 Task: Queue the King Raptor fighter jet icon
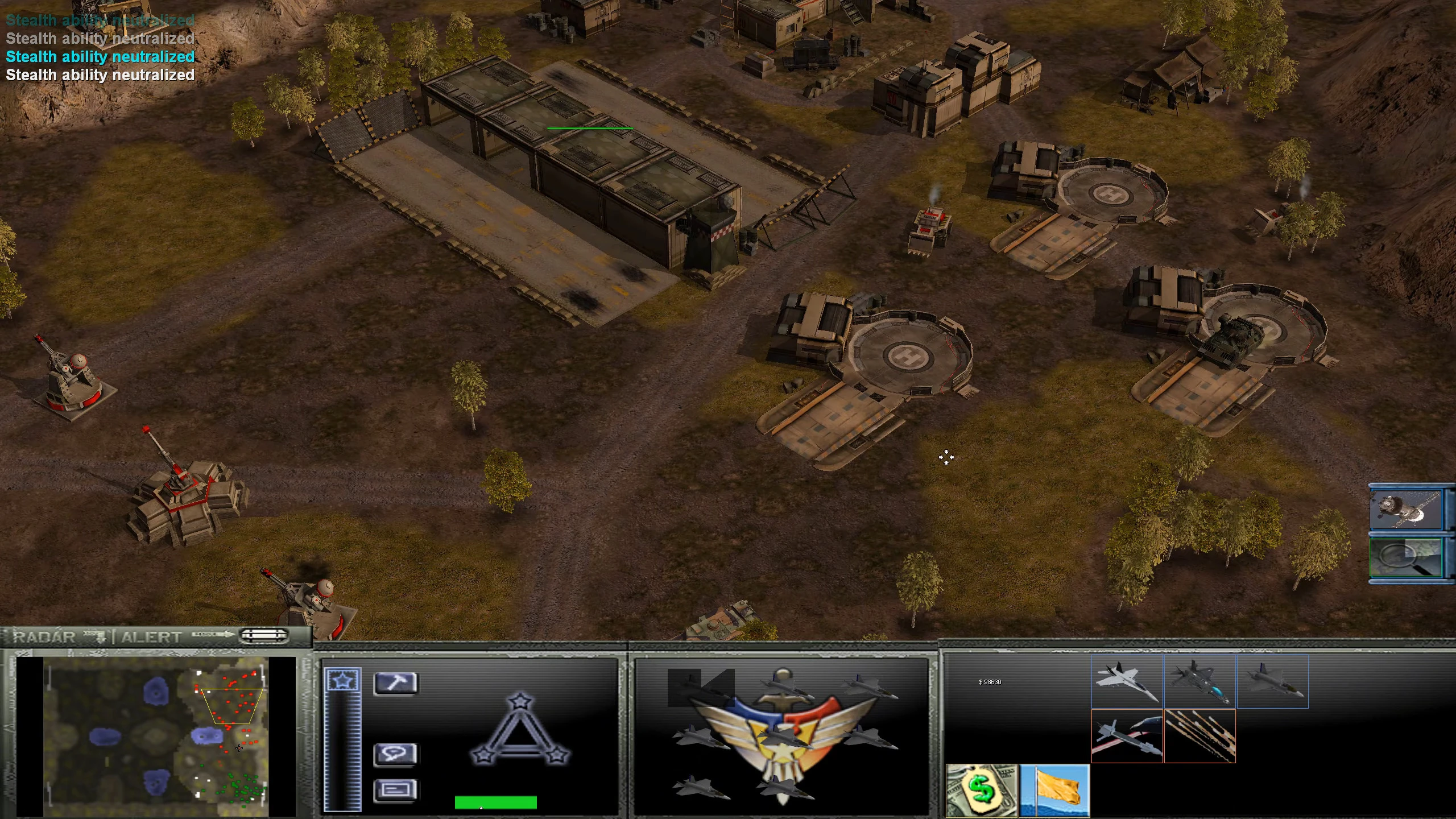[x=1126, y=682]
